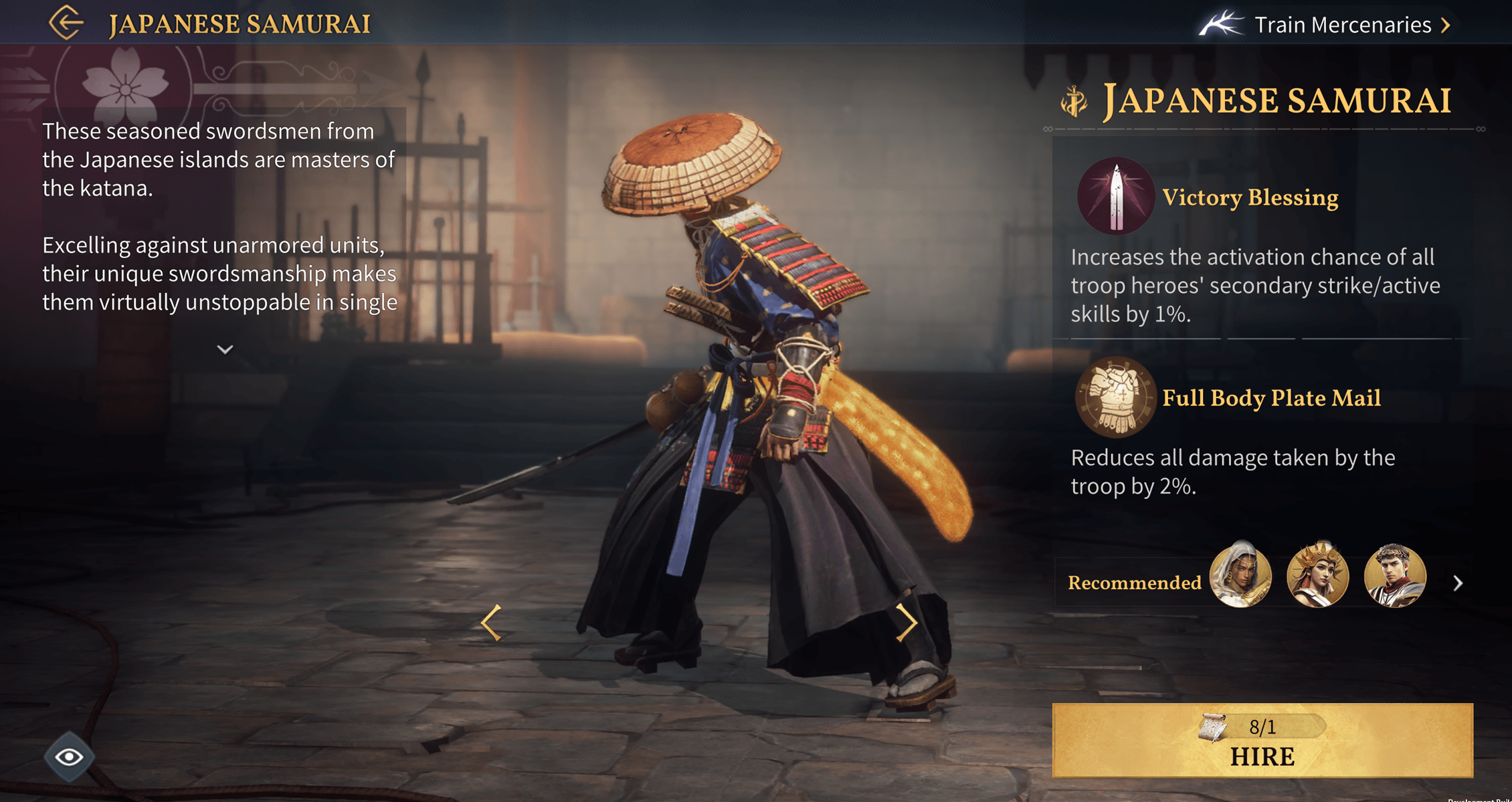1512x802 pixels.
Task: Click the back arrow to leave Japanese Samurai screen
Action: point(65,24)
